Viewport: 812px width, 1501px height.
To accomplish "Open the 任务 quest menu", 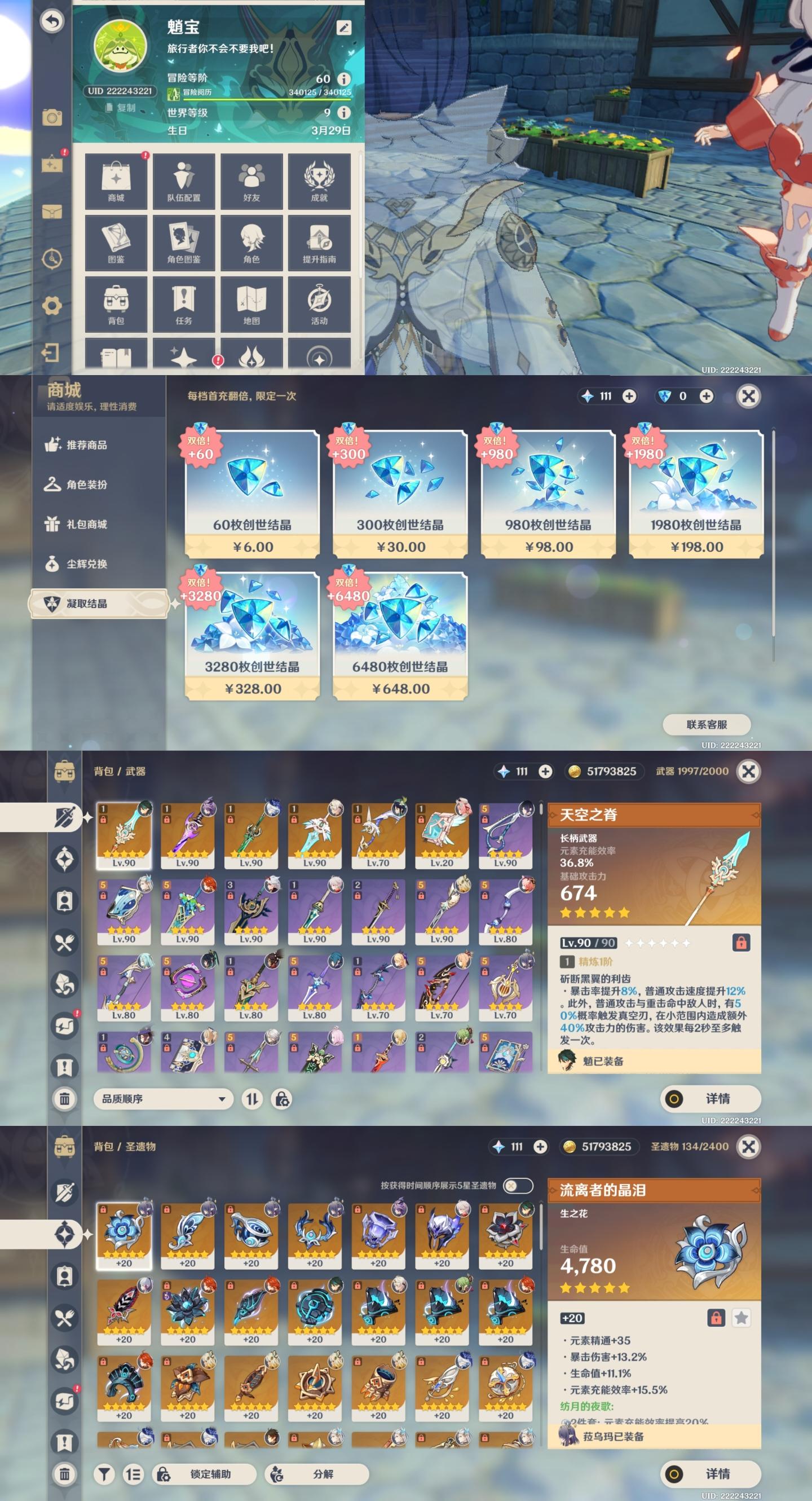I will pyautogui.click(x=183, y=304).
